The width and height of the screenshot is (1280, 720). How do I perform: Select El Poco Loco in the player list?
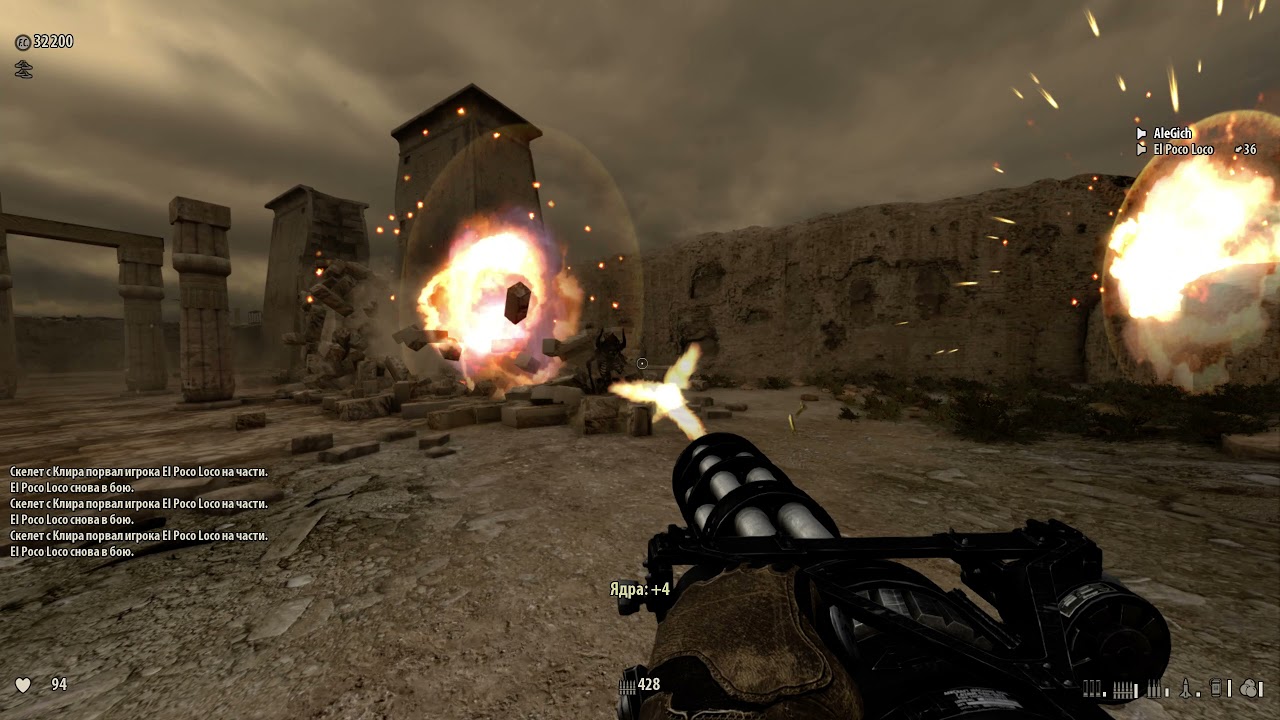[x=1182, y=150]
